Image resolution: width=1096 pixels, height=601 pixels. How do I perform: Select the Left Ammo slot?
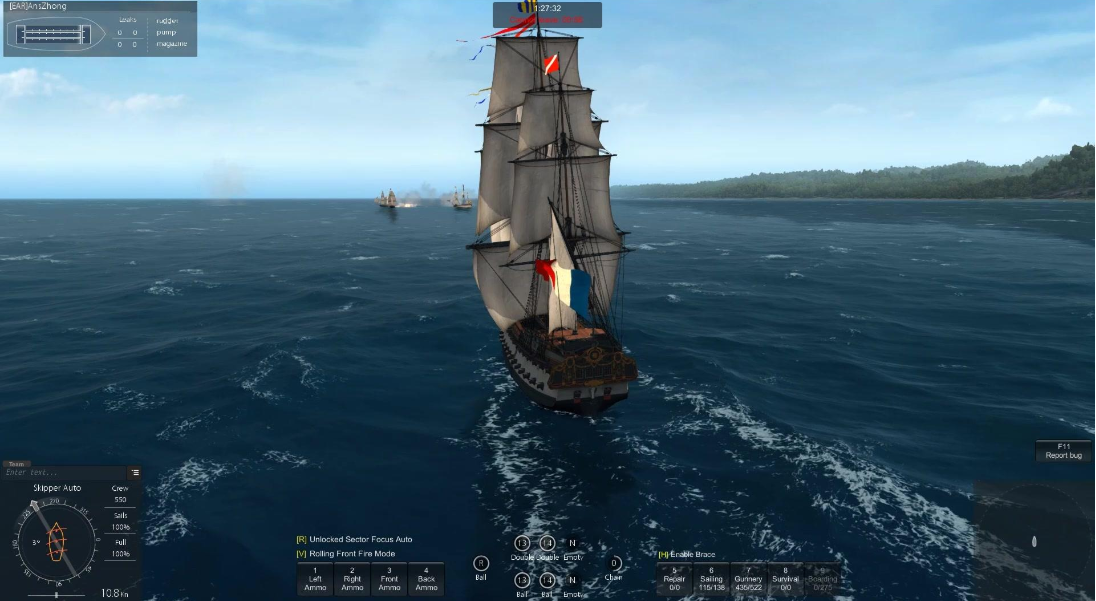[x=315, y=579]
